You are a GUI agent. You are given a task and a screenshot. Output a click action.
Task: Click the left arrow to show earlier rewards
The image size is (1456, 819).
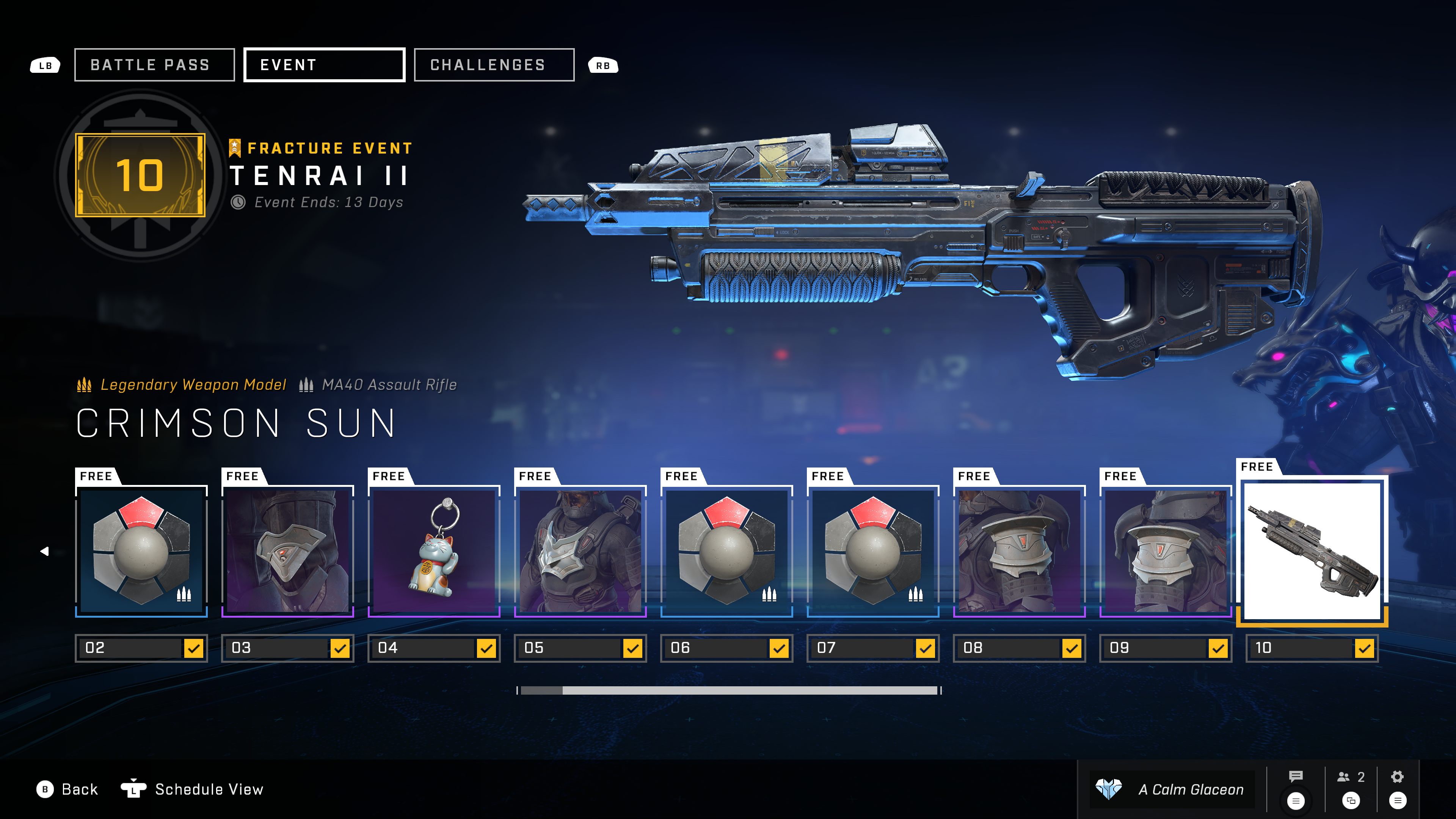pos(45,551)
